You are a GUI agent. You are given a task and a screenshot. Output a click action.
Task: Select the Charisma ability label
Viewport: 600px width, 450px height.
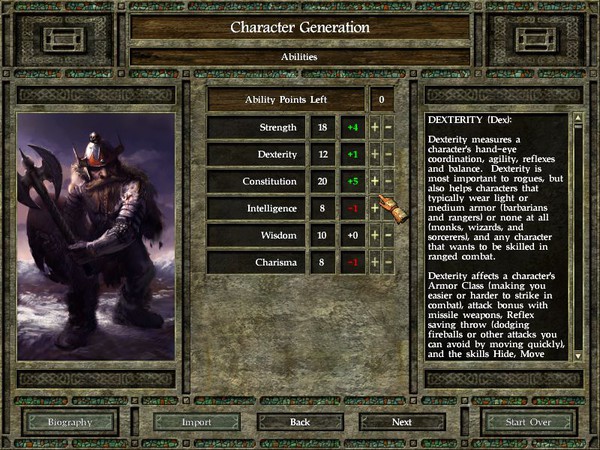[256, 263]
